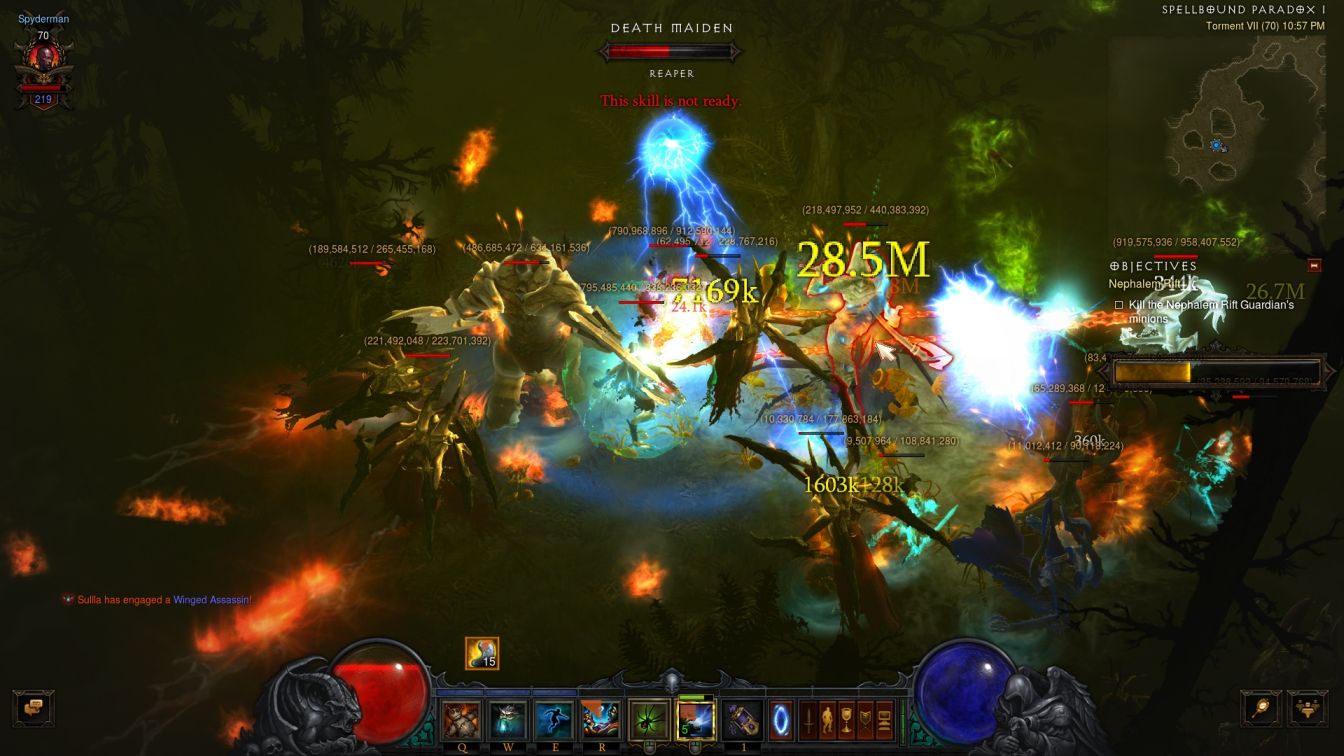Open the inventory character figure button
This screenshot has height=756, width=1344.
[x=827, y=720]
